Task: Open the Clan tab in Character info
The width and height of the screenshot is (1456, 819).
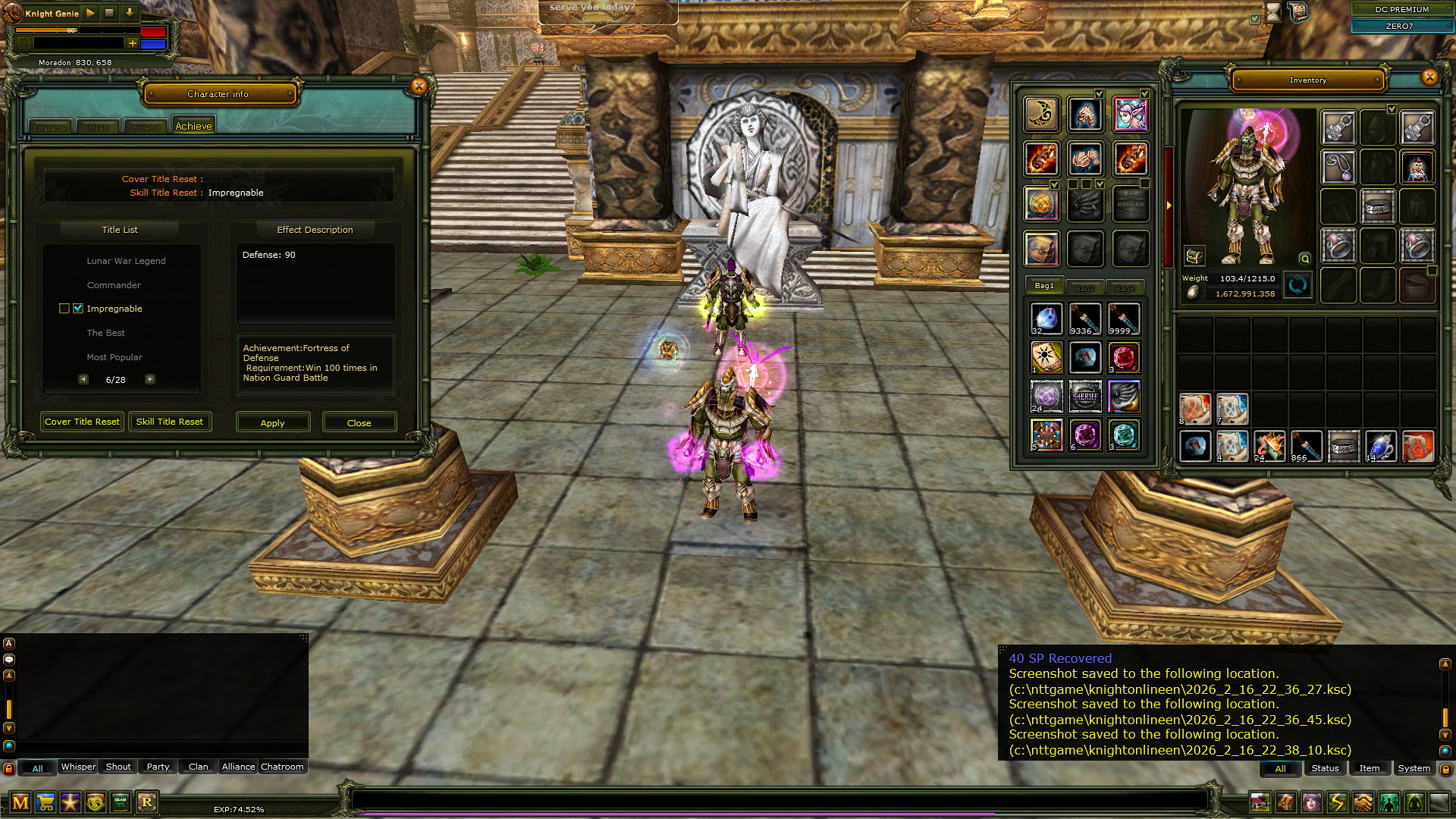Action: coord(99,127)
